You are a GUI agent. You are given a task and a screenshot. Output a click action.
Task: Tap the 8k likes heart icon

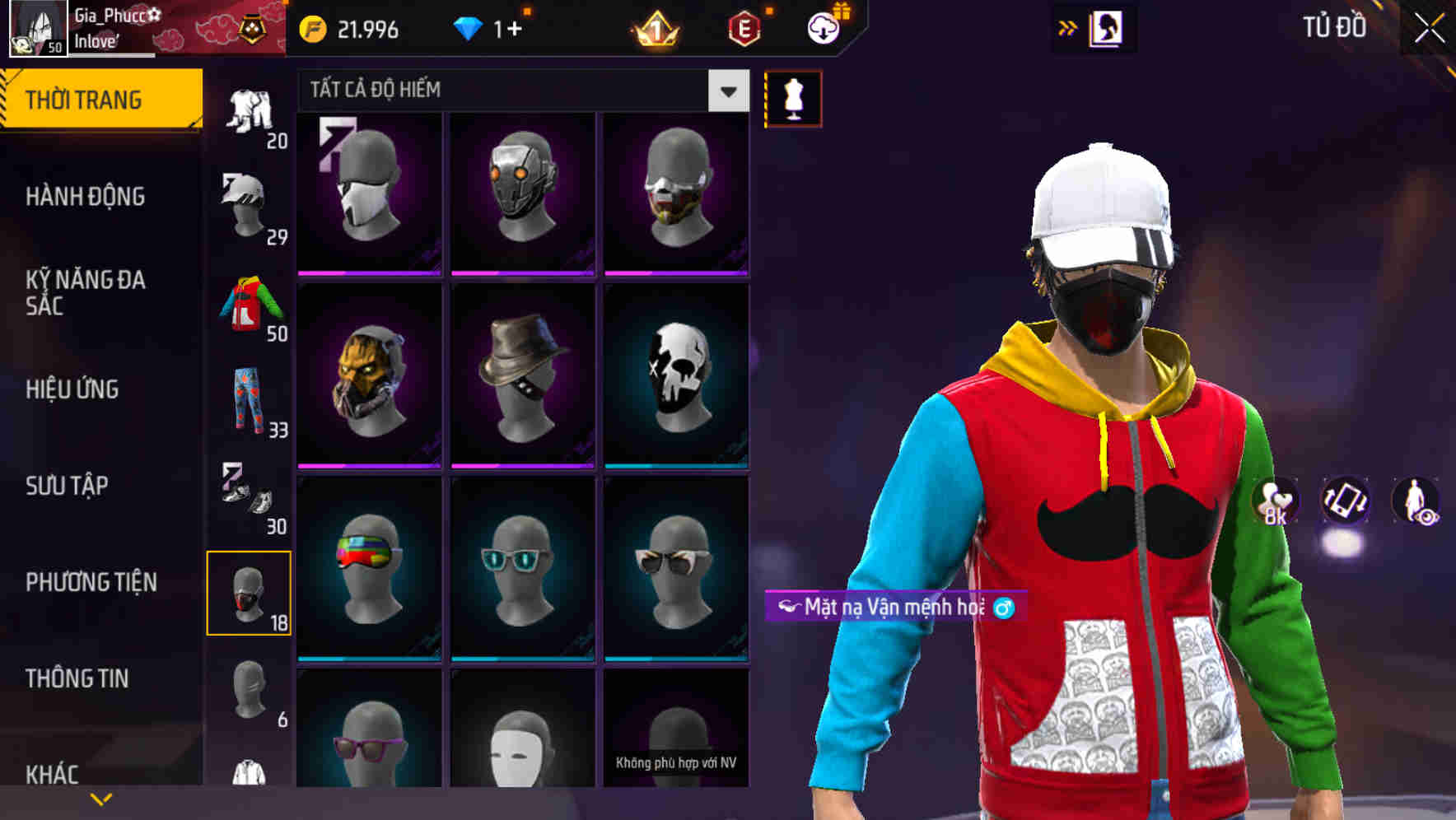click(x=1276, y=501)
